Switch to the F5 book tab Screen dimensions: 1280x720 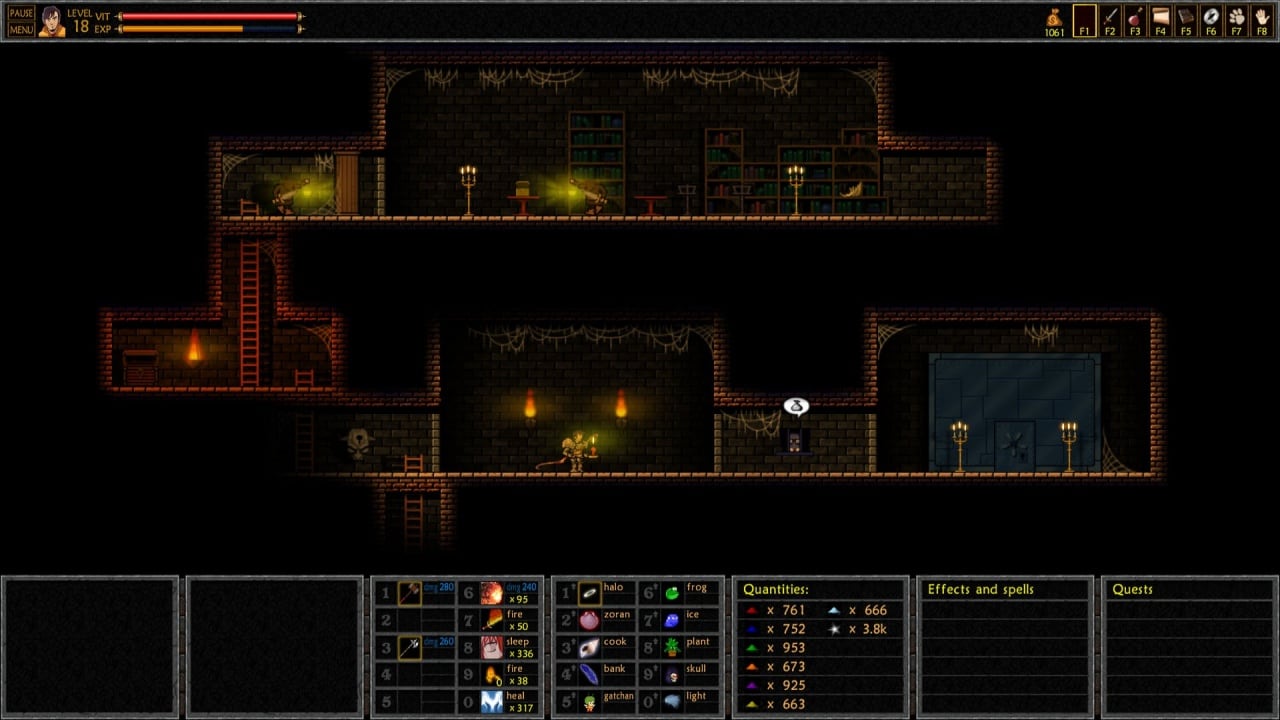pyautogui.click(x=1186, y=20)
